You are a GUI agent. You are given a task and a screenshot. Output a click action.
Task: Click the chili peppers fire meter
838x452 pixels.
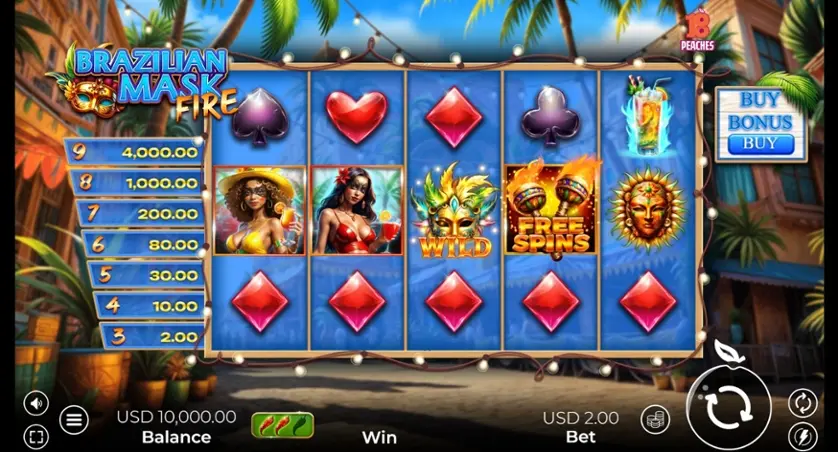(282, 425)
